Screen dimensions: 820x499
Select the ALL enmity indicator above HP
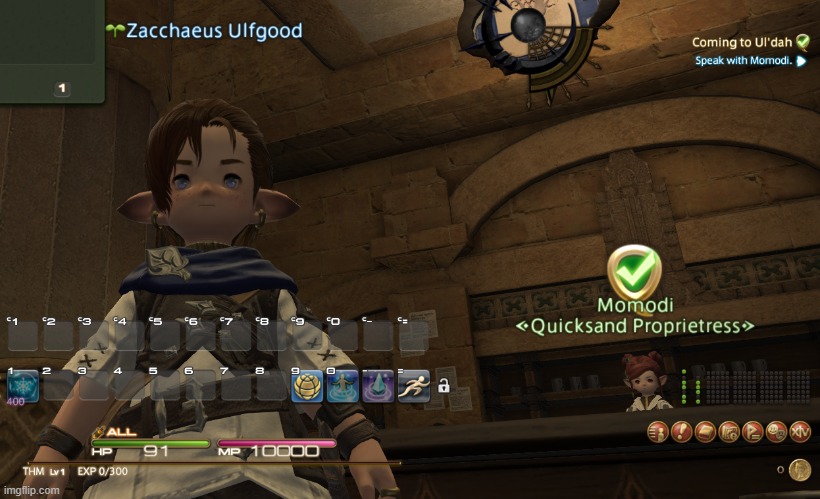pos(116,432)
